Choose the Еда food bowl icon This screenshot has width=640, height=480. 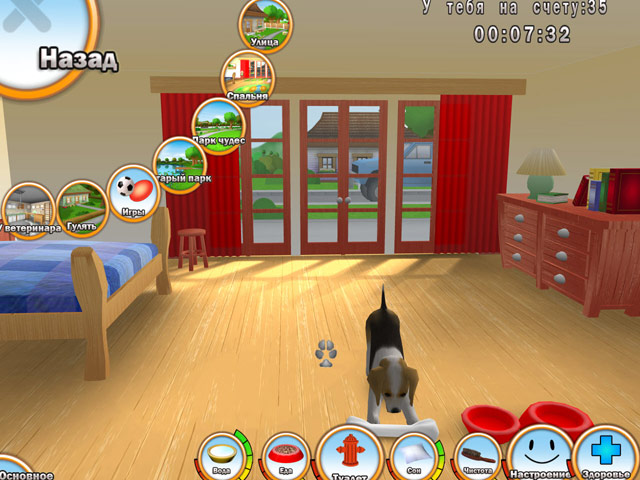[x=284, y=457]
